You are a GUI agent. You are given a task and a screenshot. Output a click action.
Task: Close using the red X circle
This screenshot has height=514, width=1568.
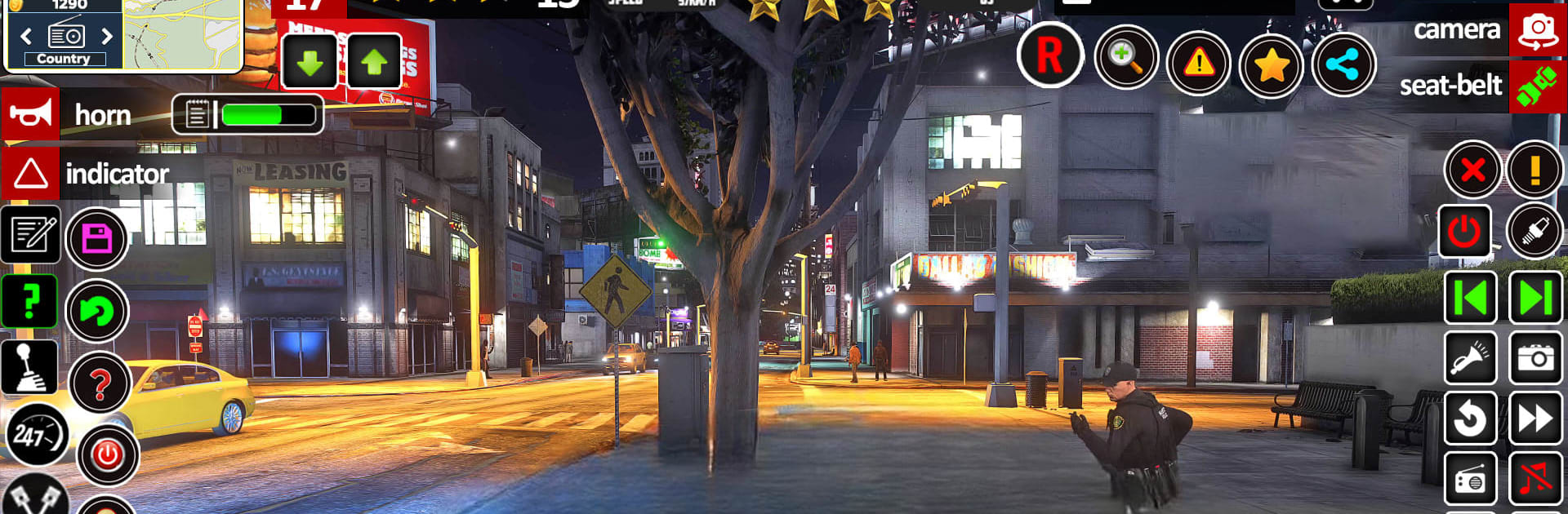tap(1472, 170)
